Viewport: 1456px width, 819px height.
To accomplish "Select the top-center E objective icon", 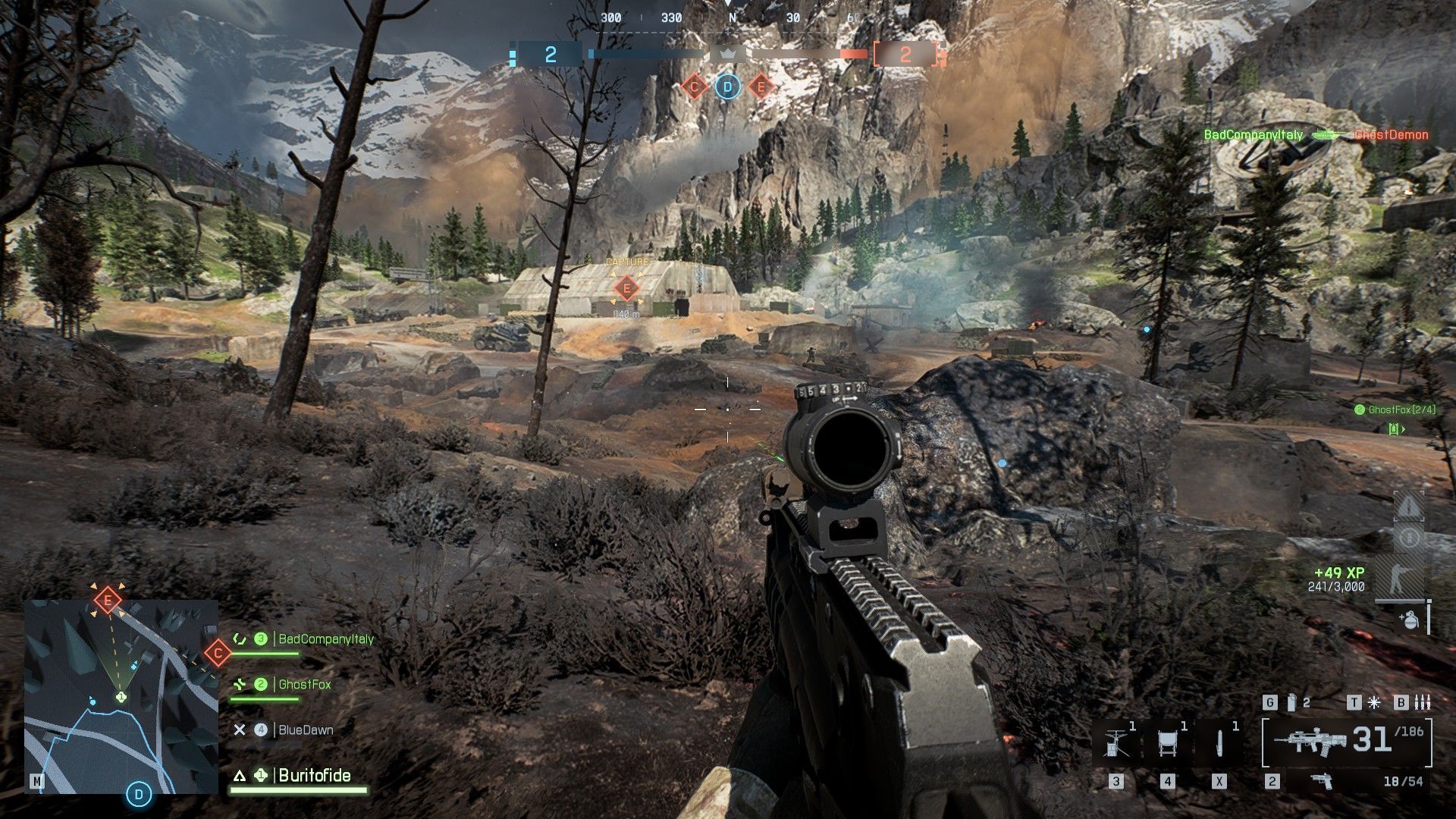I will (x=761, y=87).
